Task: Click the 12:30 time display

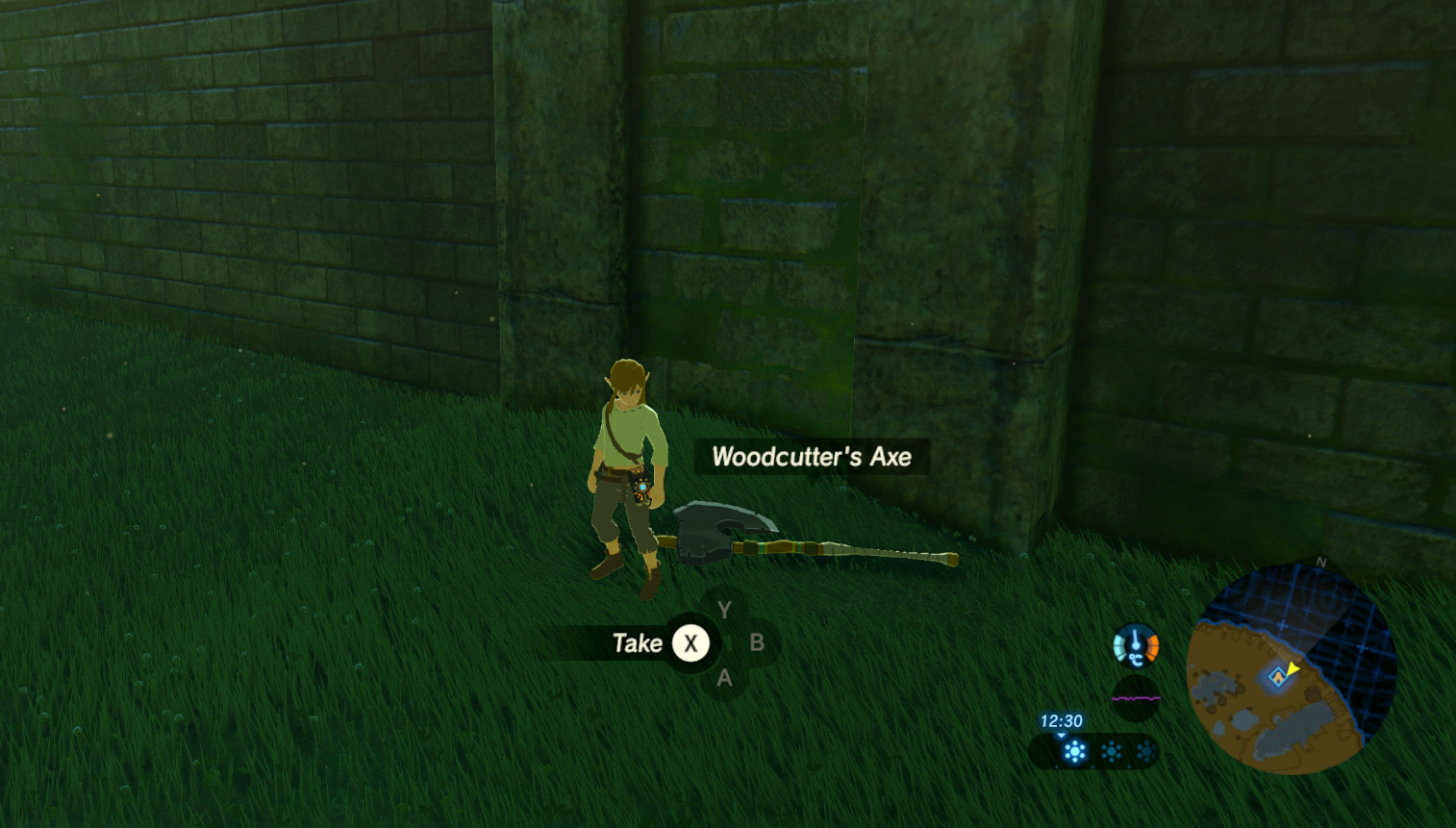Action: [1061, 719]
